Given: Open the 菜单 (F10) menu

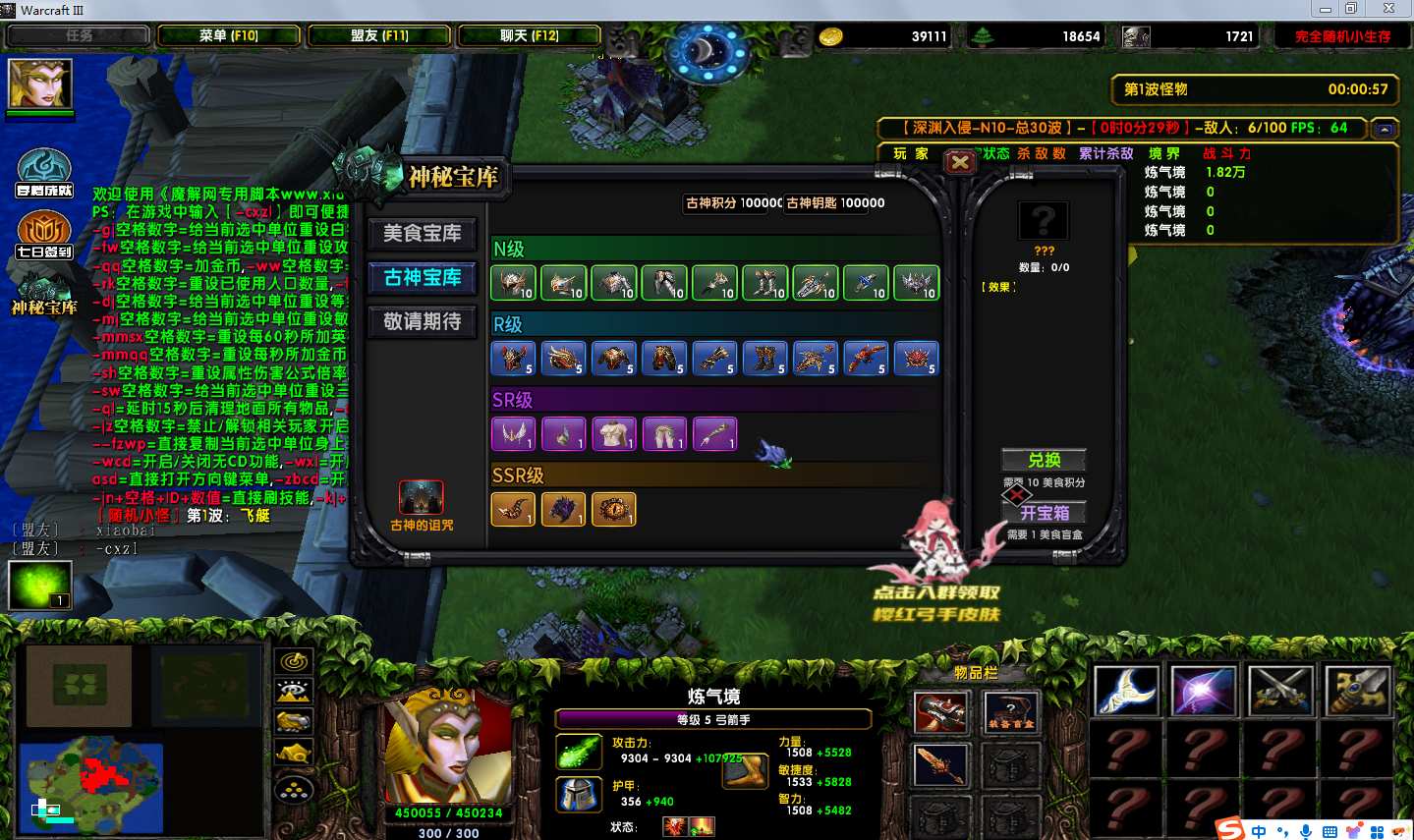Looking at the screenshot, I should point(228,35).
